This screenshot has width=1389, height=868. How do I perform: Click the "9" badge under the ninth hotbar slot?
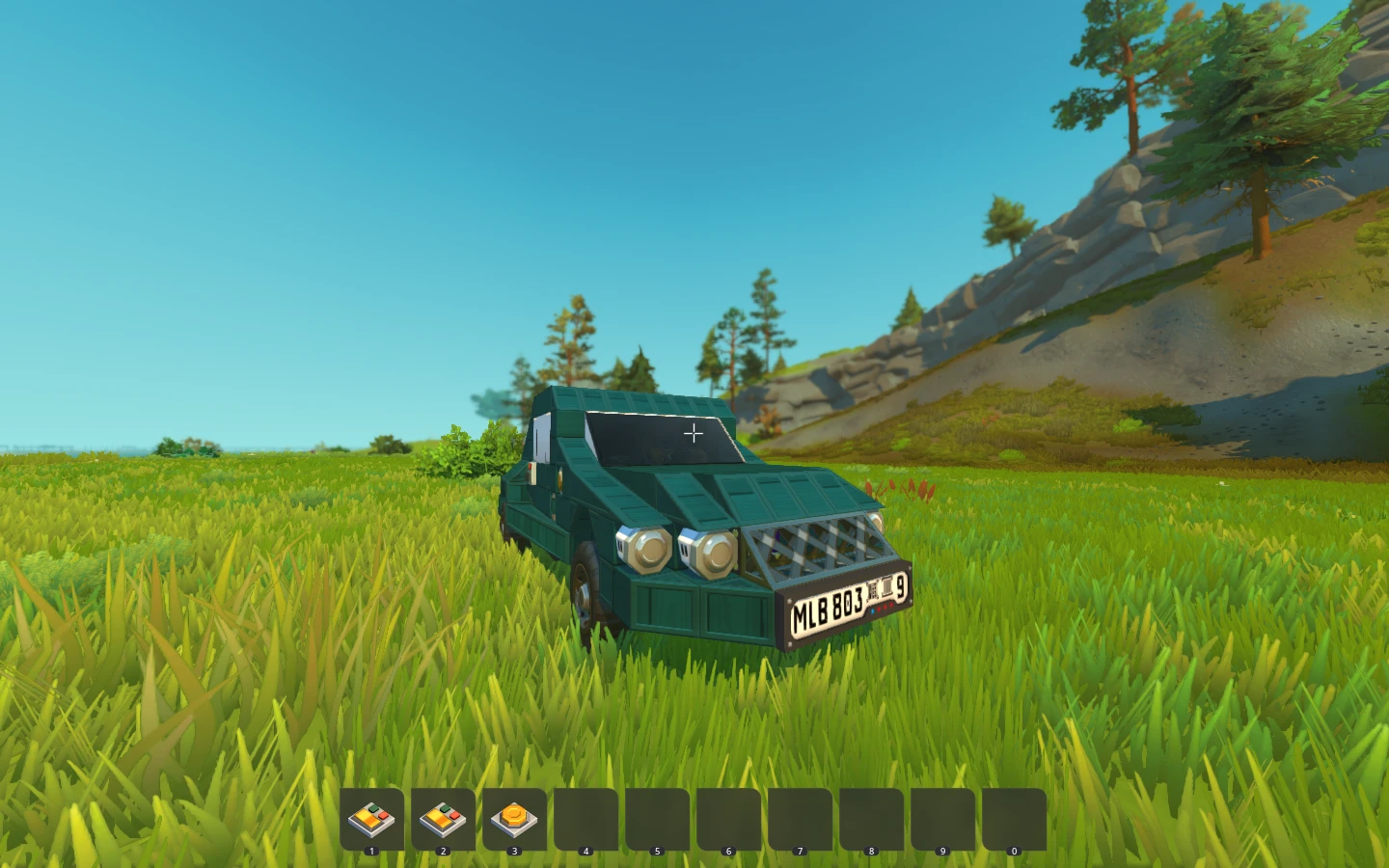[941, 850]
